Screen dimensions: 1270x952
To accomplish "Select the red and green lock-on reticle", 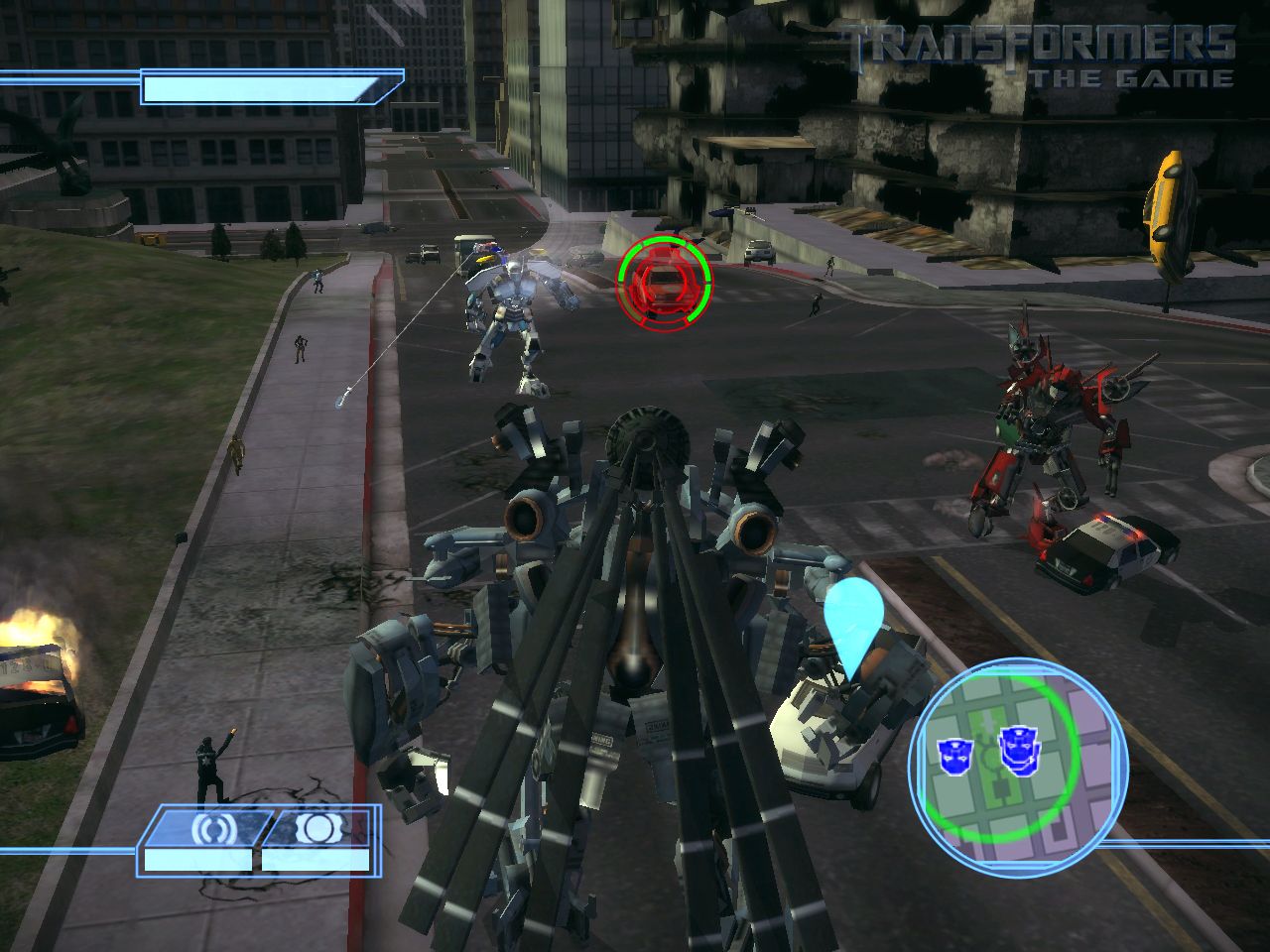I will tap(664, 283).
